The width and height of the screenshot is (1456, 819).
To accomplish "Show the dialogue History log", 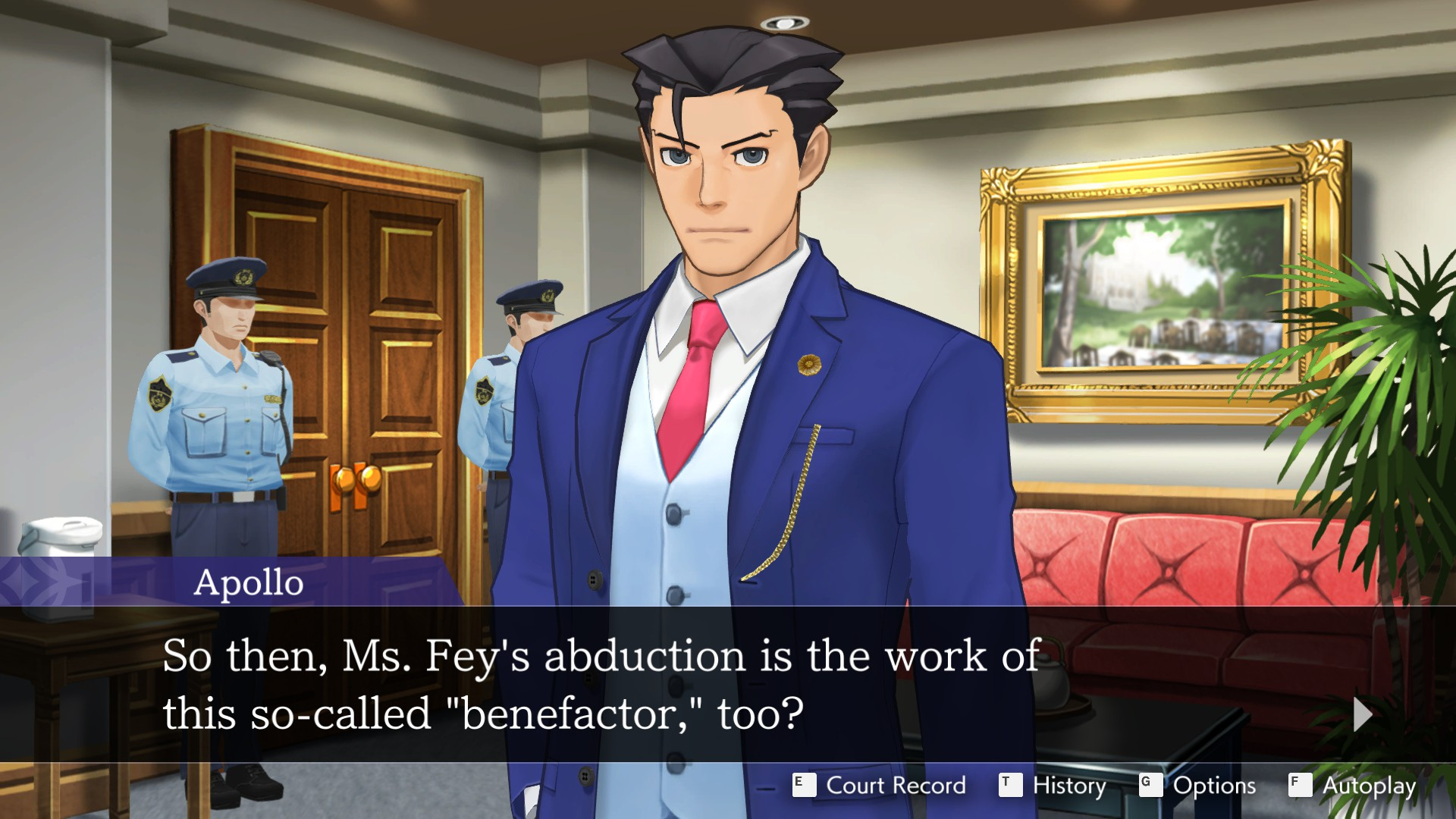I will 1053,786.
